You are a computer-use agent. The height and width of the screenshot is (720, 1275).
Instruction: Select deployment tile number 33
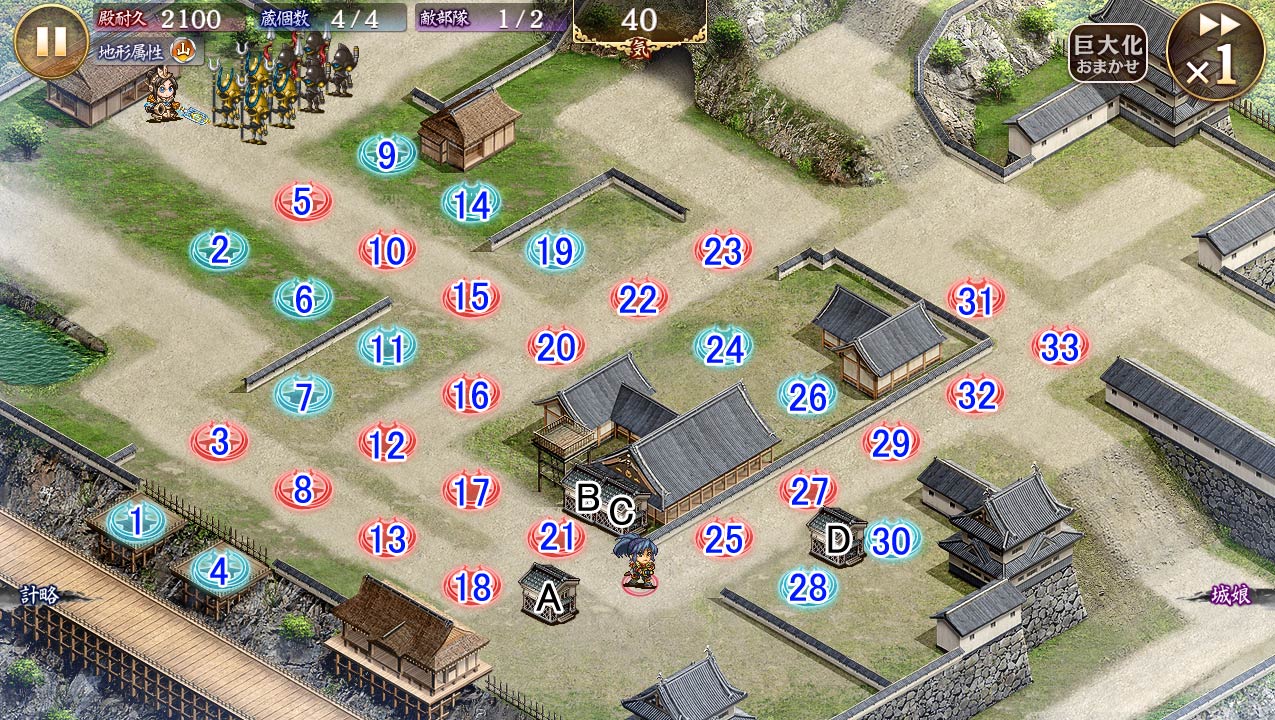tap(1060, 347)
